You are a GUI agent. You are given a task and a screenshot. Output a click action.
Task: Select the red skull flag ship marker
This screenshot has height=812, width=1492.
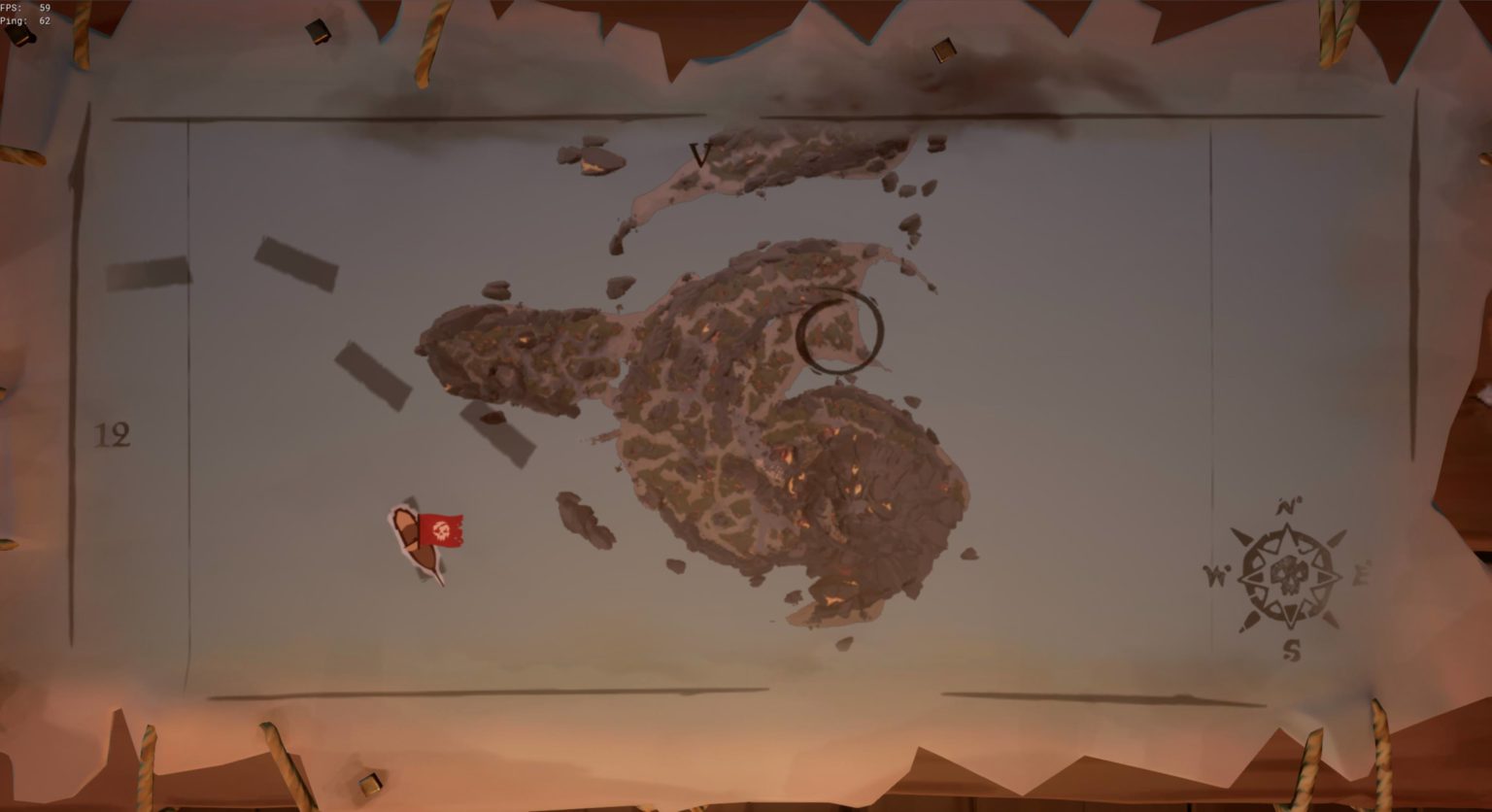pyautogui.click(x=440, y=530)
